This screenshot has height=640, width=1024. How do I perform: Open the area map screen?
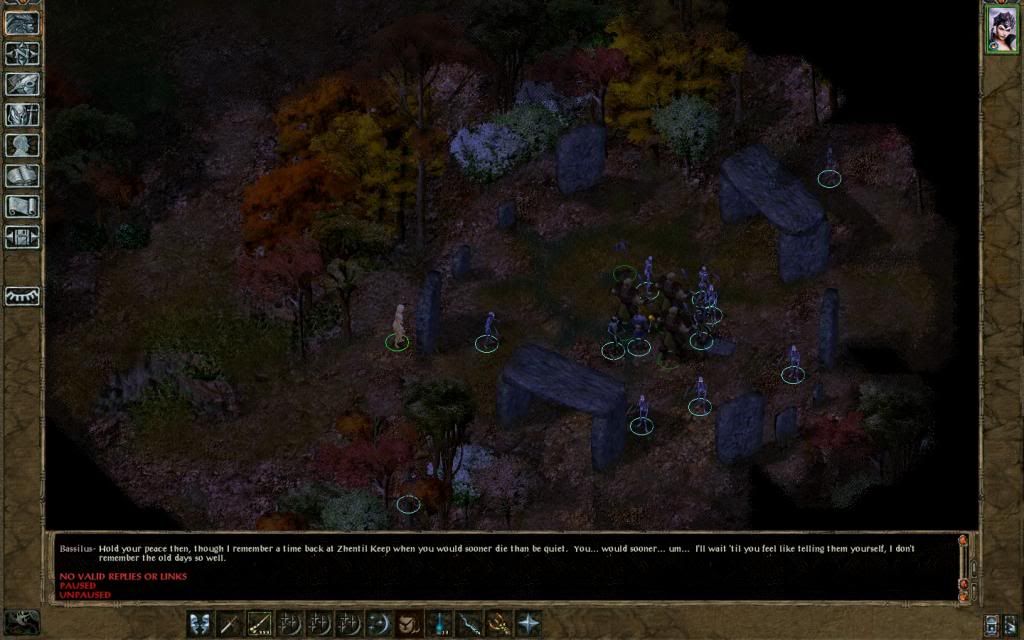coord(22,52)
